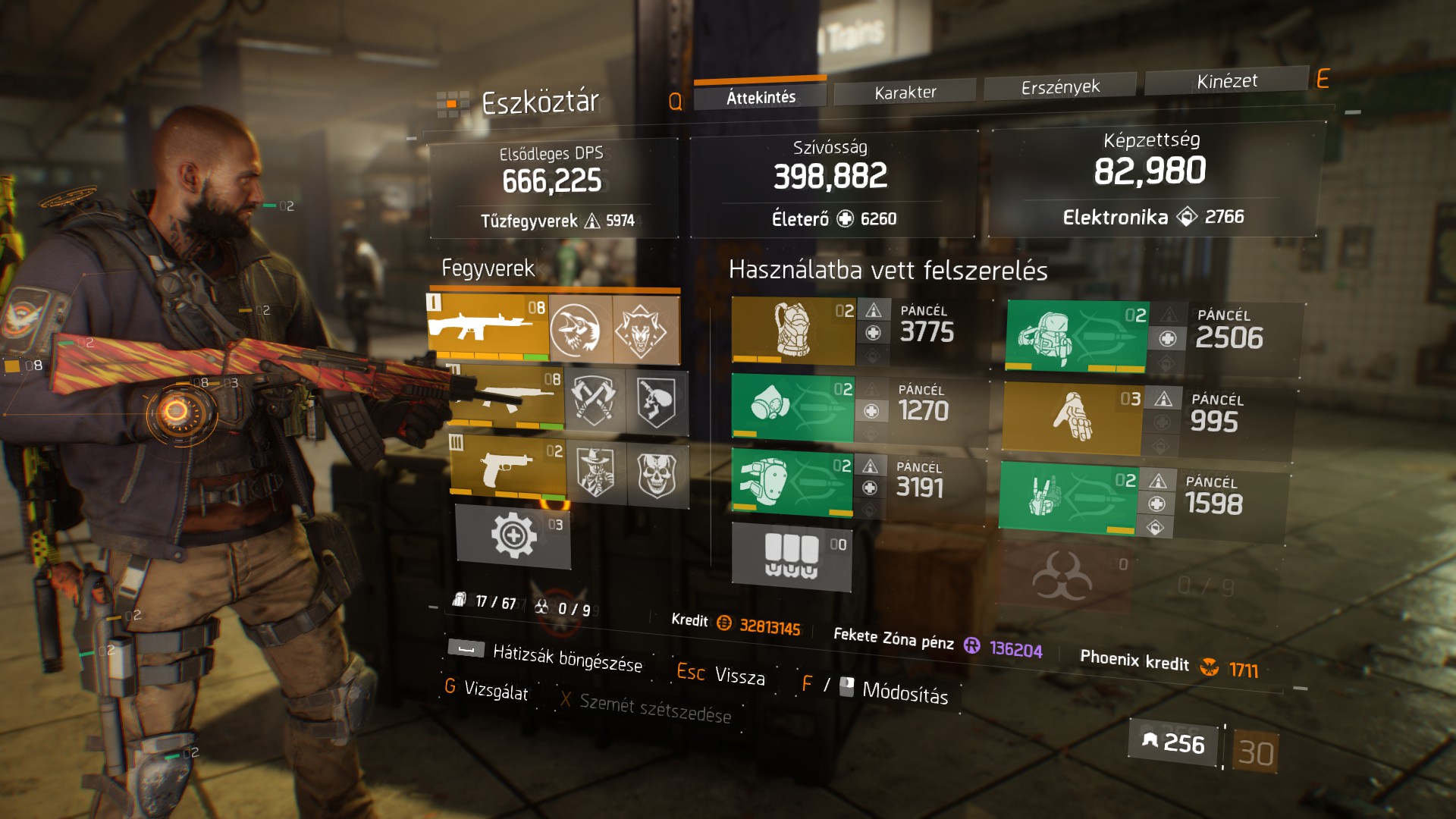
Task: Choose the secondary weapon slot
Action: pos(507,397)
